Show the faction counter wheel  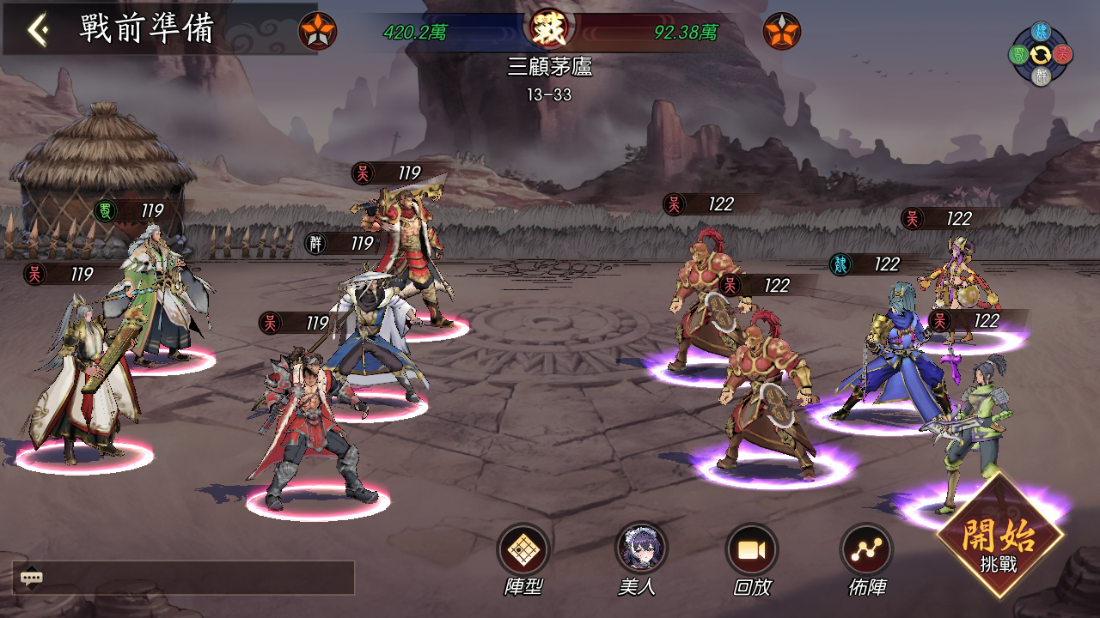click(x=1040, y=53)
